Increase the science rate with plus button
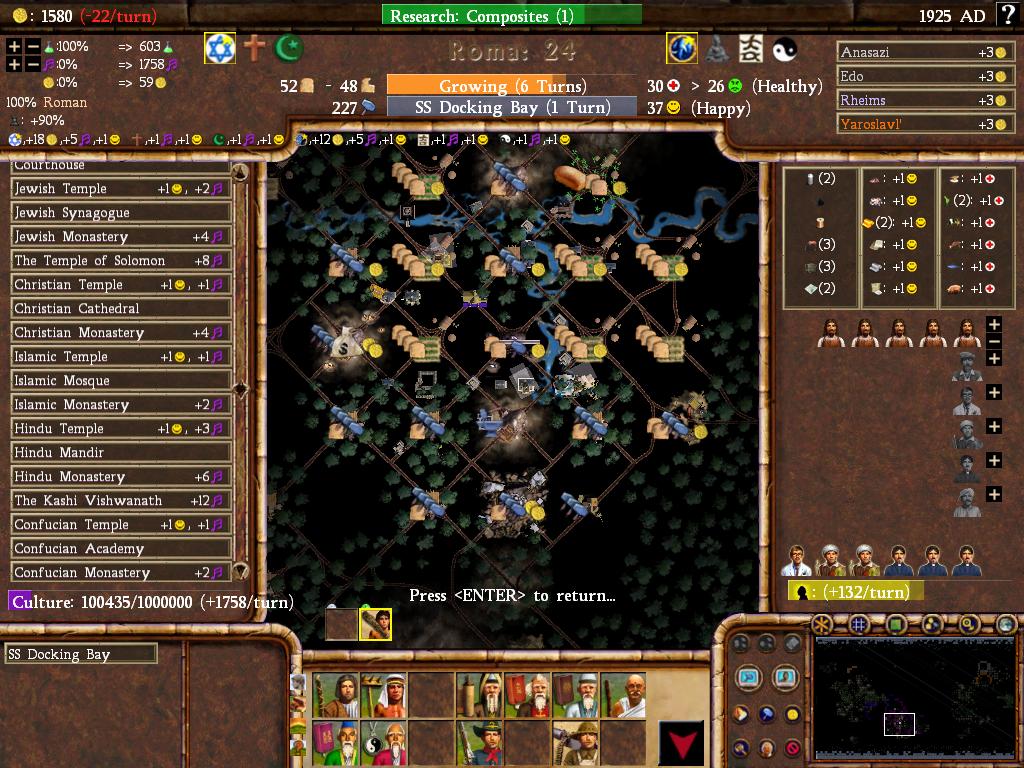 (14, 47)
